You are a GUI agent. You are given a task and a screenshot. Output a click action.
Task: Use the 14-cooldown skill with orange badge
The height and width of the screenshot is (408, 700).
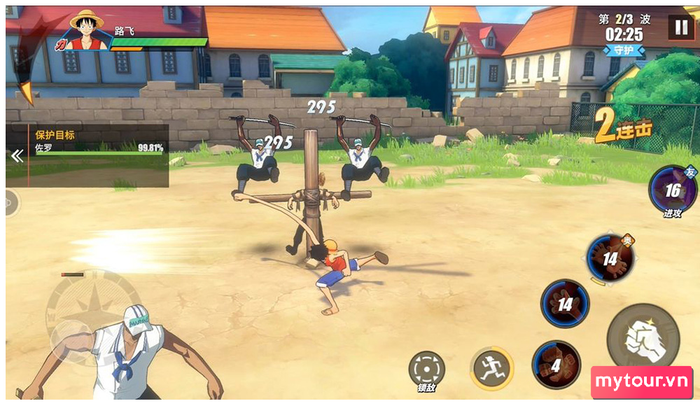click(609, 258)
